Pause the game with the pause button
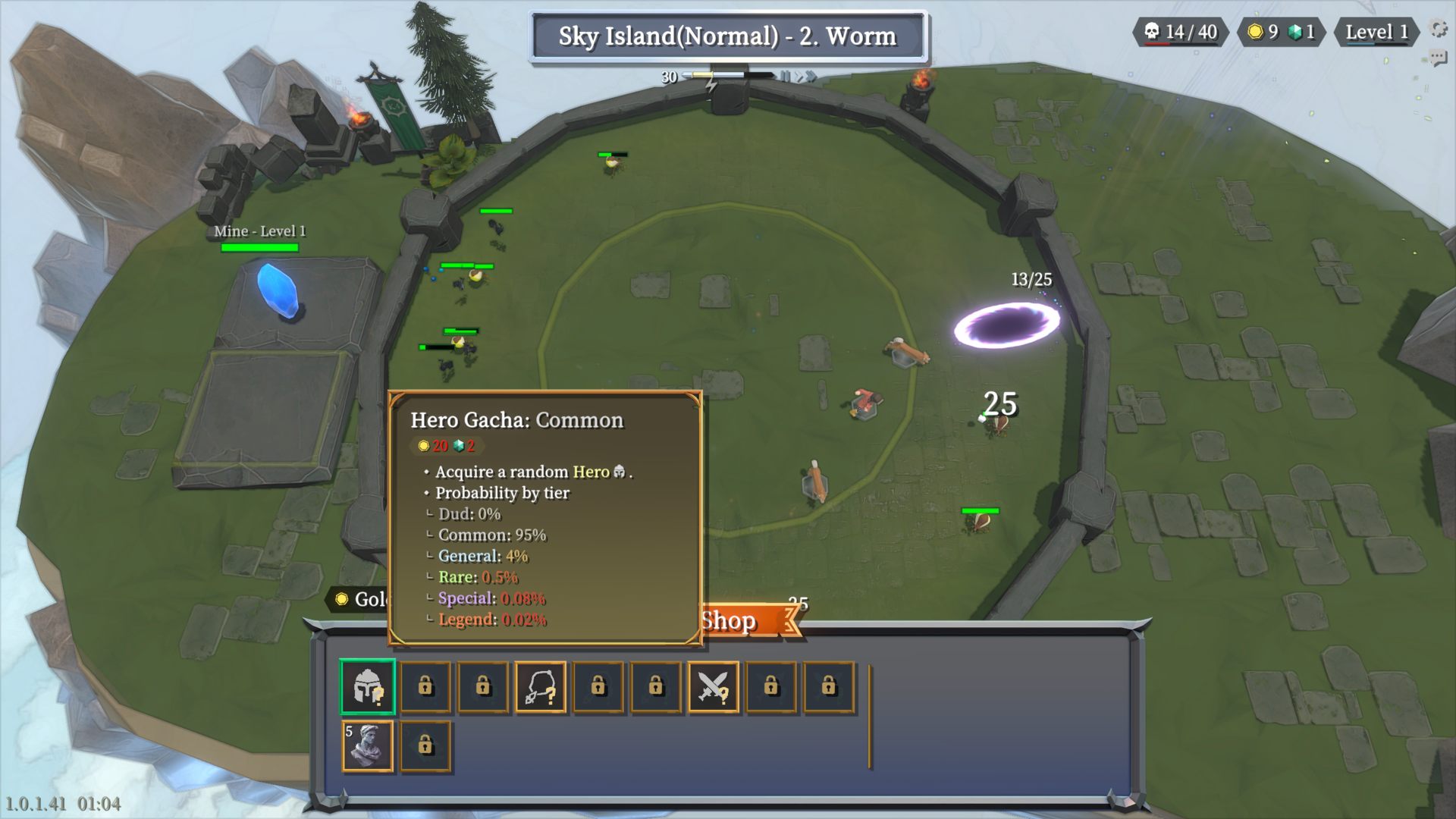 tap(785, 76)
